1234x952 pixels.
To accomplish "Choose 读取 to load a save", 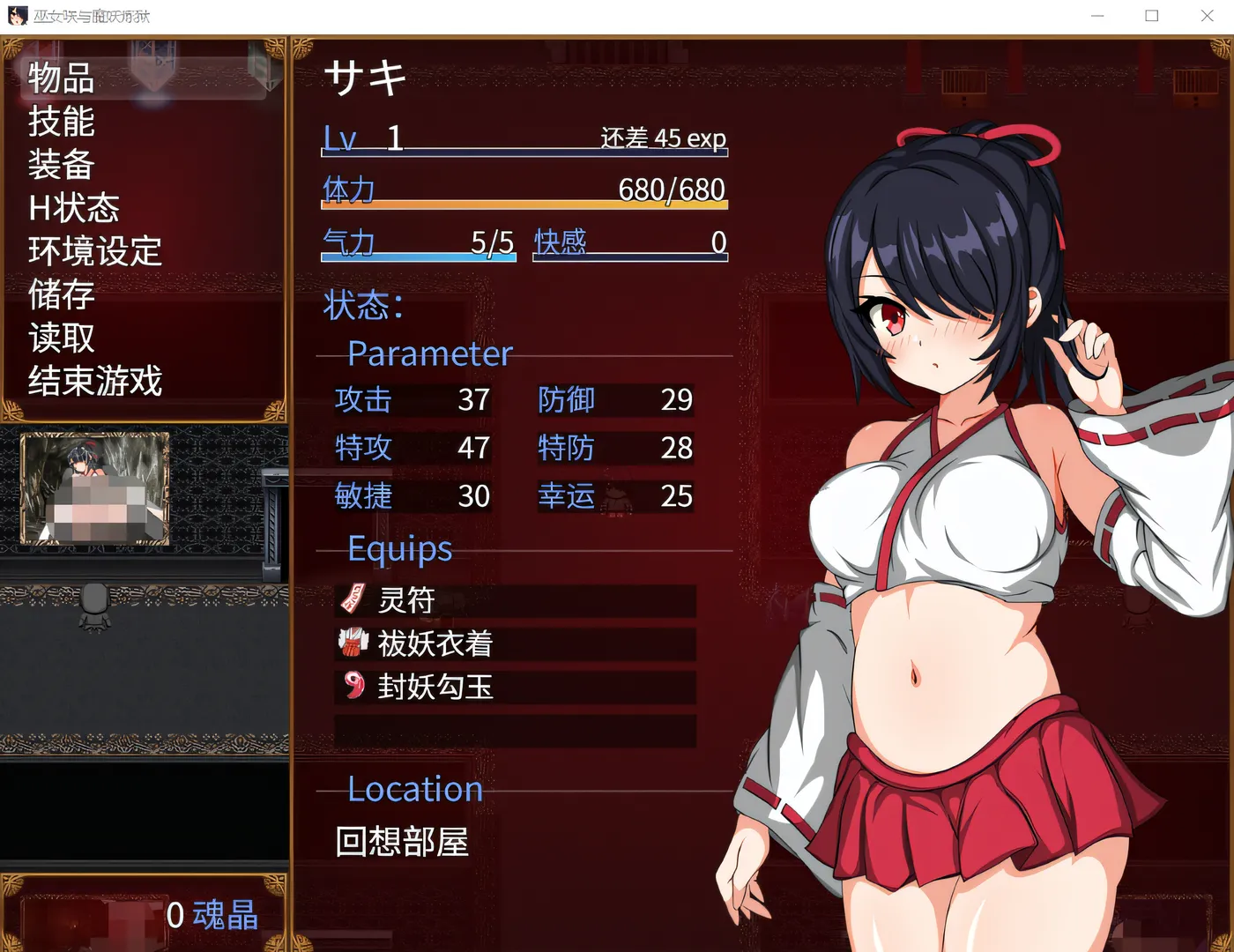I will 62,338.
